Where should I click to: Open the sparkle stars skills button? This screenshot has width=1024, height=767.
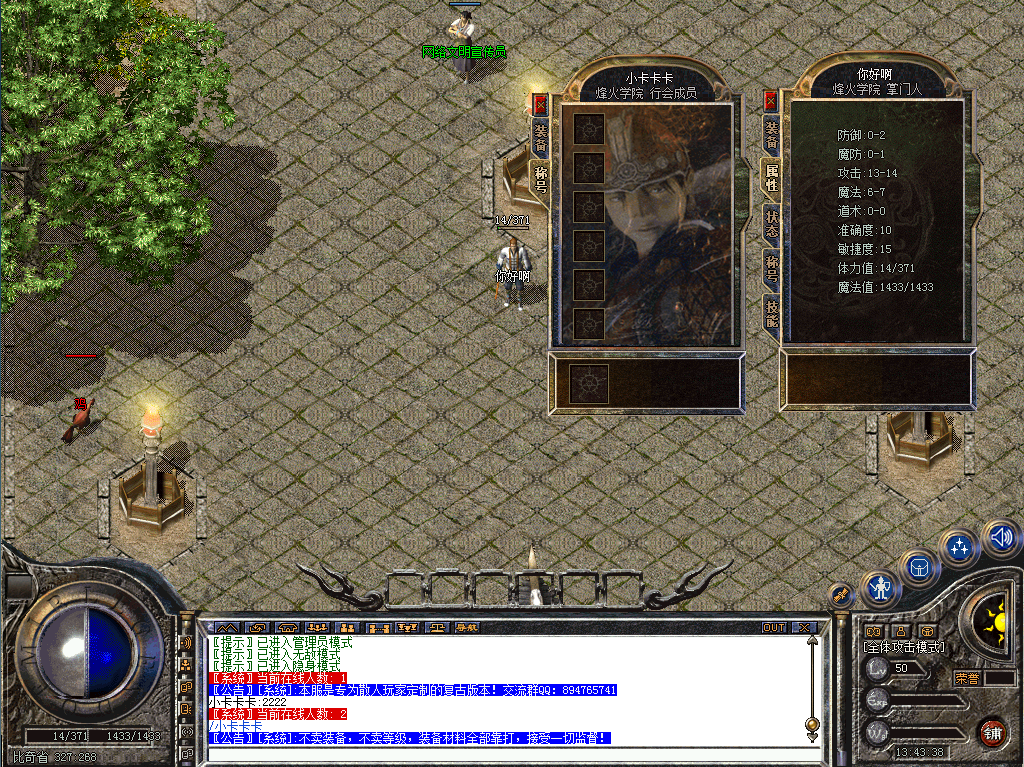[x=960, y=547]
